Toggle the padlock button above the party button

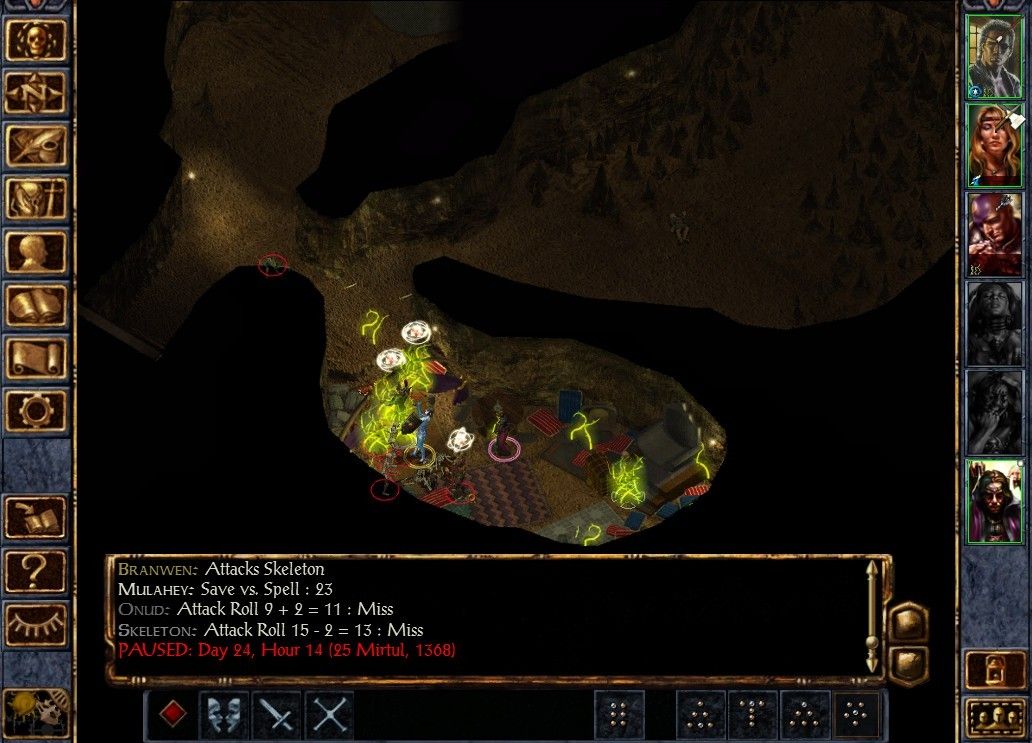click(994, 668)
